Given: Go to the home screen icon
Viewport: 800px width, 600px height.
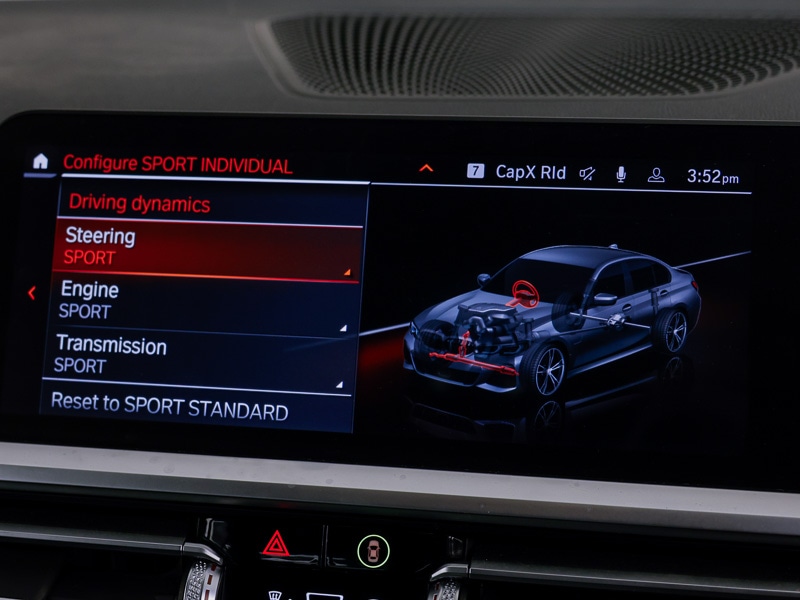Looking at the screenshot, I should pyautogui.click(x=40, y=161).
